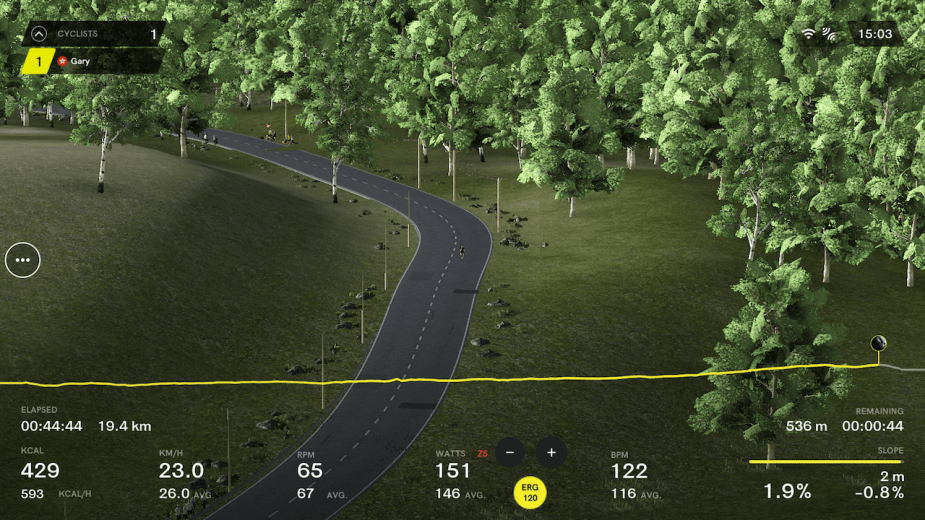Open the three-dot options menu
925x520 pixels.
(23, 260)
